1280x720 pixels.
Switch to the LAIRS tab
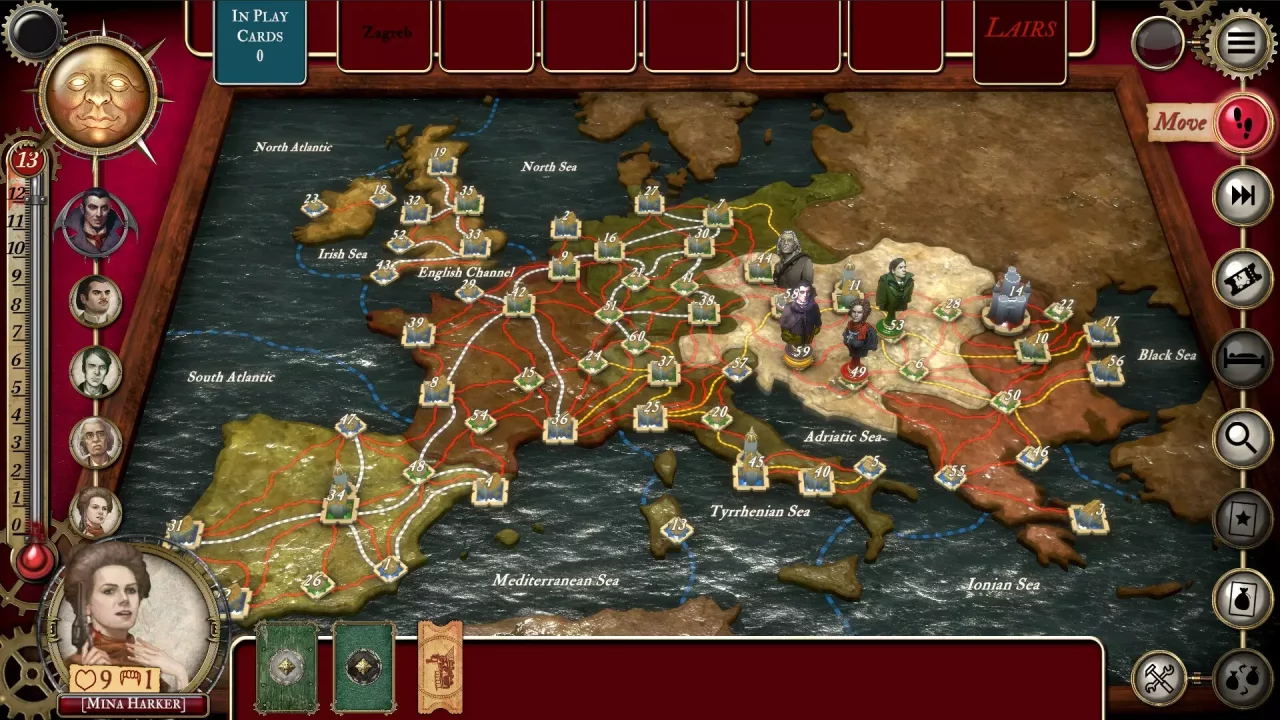(1022, 28)
